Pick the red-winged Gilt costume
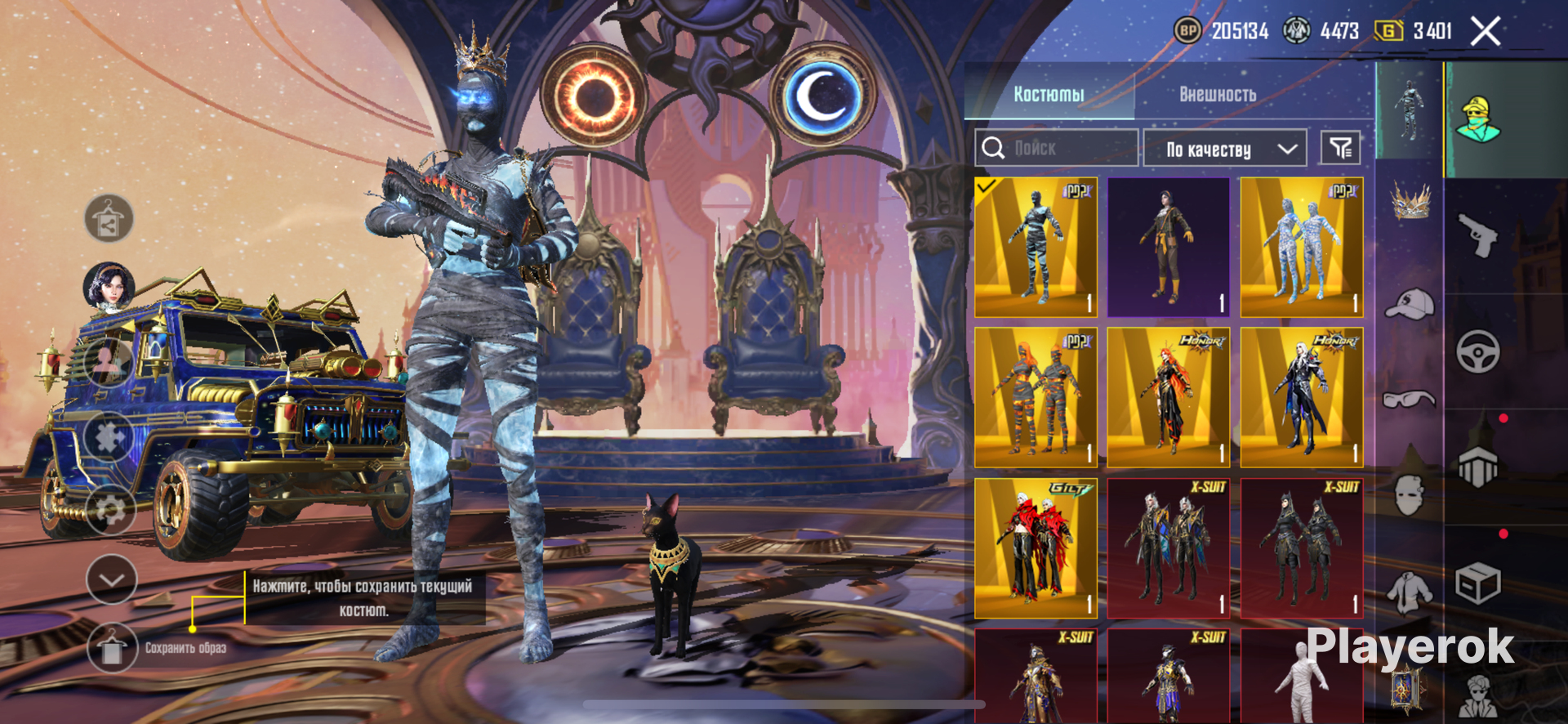The height and width of the screenshot is (724, 1568). click(1036, 548)
